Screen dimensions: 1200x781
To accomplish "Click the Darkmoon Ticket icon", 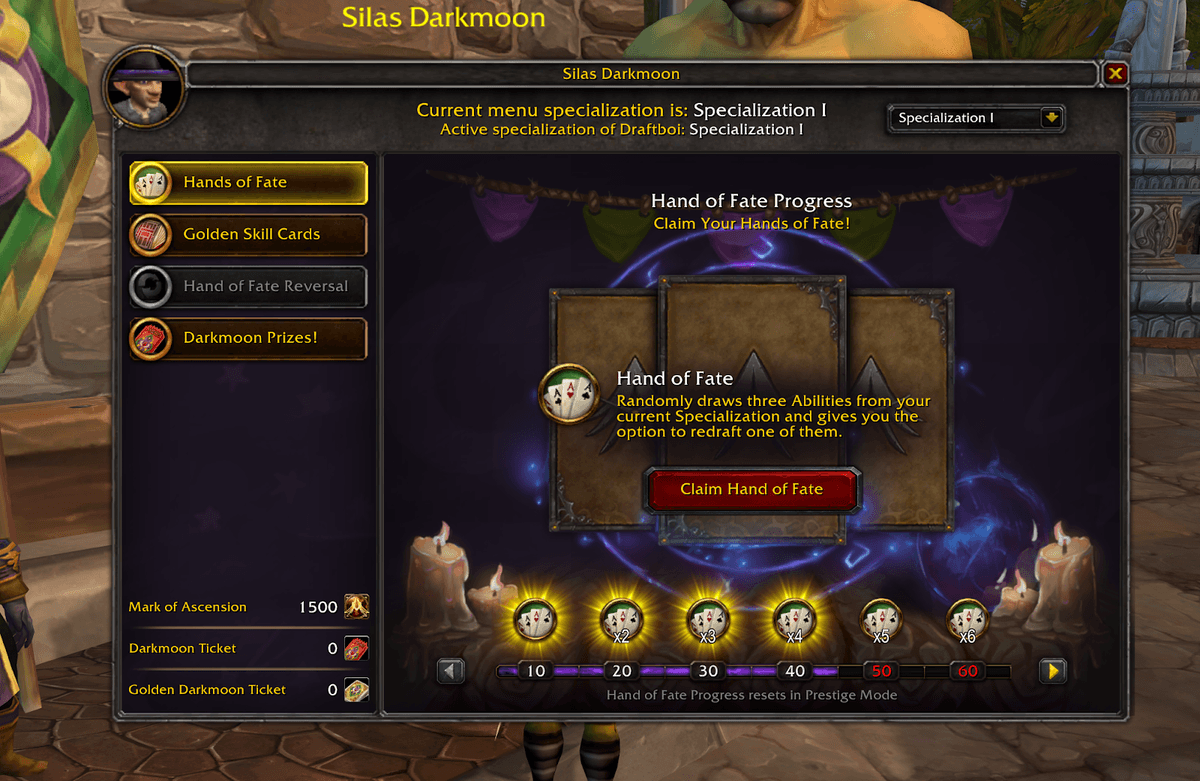I will (357, 648).
